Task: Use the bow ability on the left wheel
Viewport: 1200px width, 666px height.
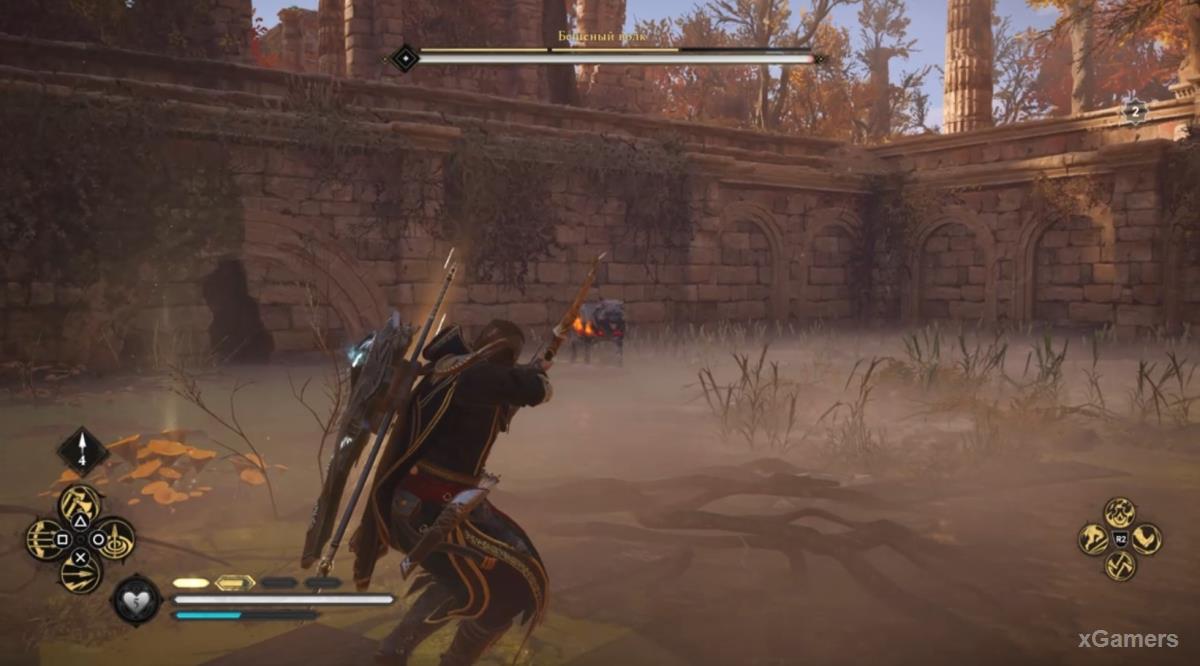Action: click(44, 540)
